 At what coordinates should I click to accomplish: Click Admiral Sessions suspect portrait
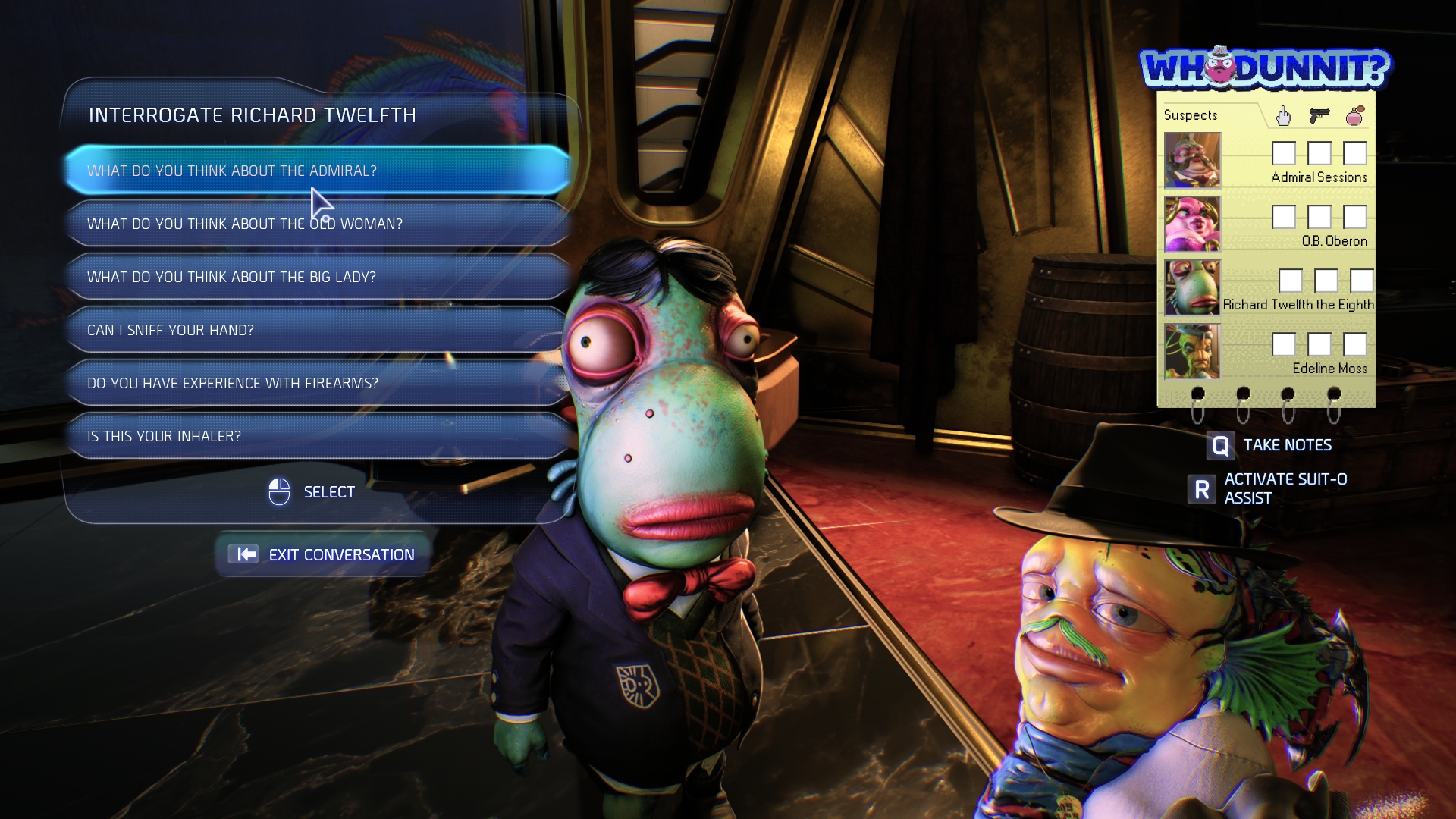coord(1192,160)
